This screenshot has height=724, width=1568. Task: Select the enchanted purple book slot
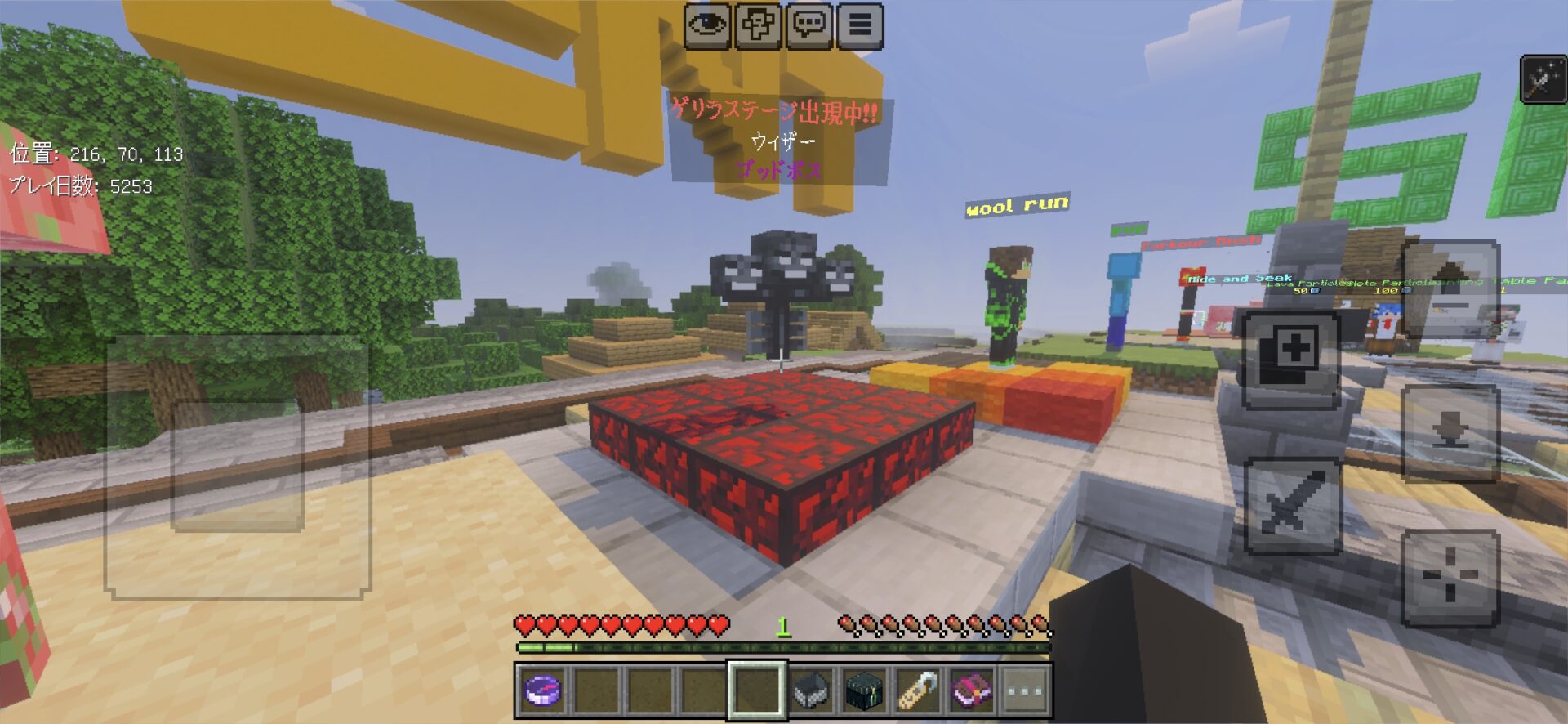point(971,690)
